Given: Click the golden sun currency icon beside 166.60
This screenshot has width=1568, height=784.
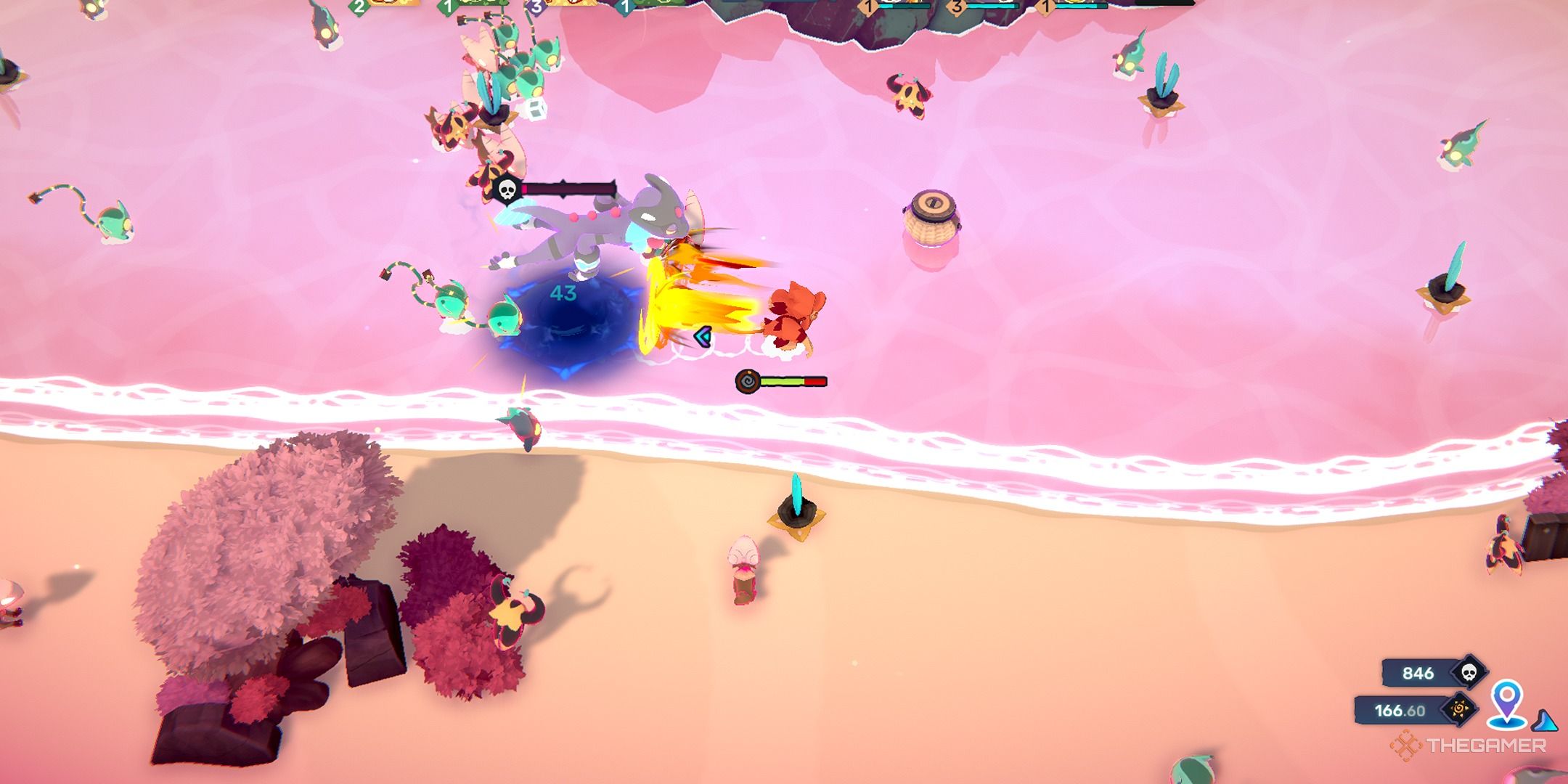Looking at the screenshot, I should click(1461, 710).
